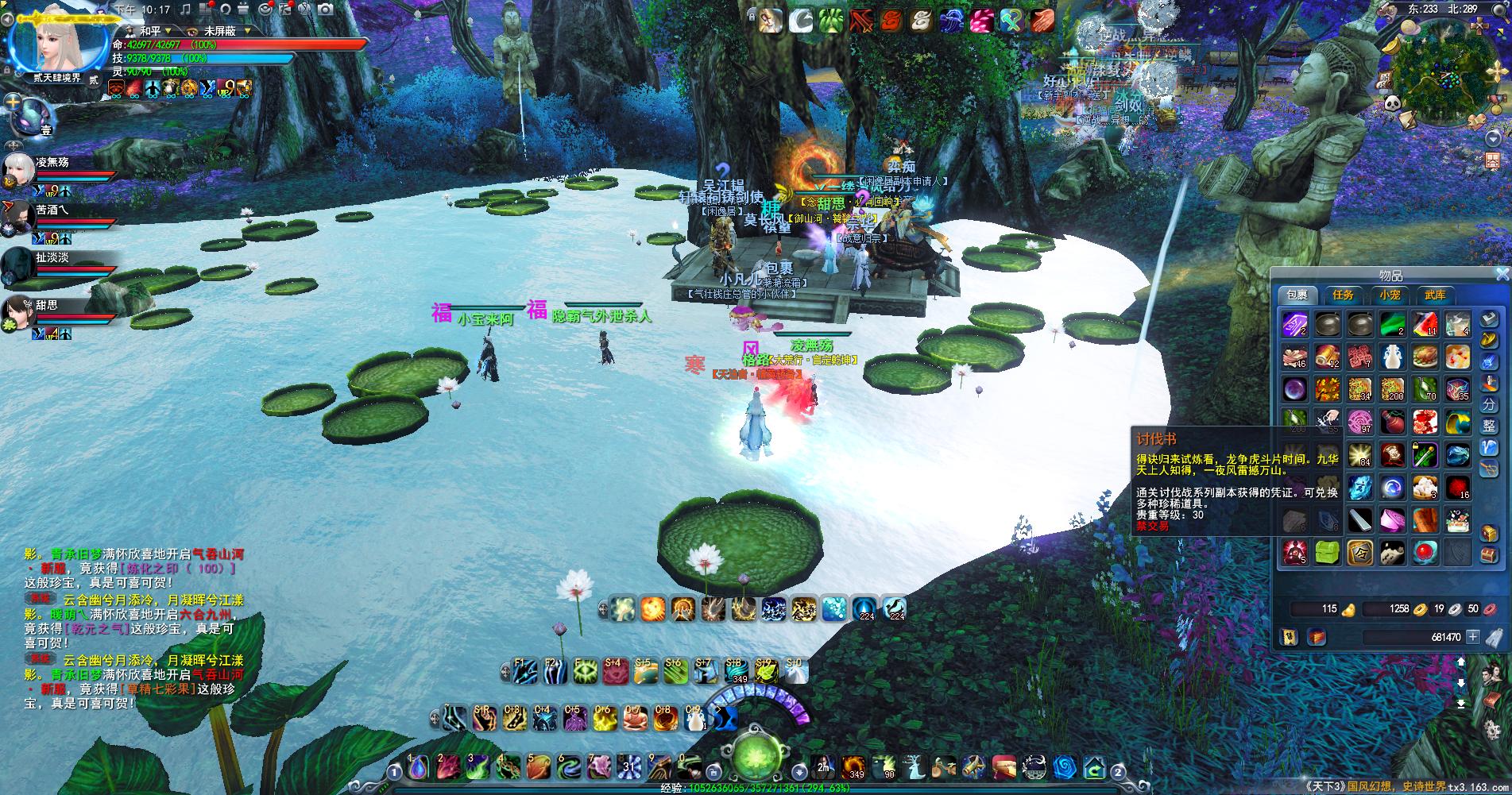Select the roast chicken dish item
The width and height of the screenshot is (1512, 795).
point(1425,357)
